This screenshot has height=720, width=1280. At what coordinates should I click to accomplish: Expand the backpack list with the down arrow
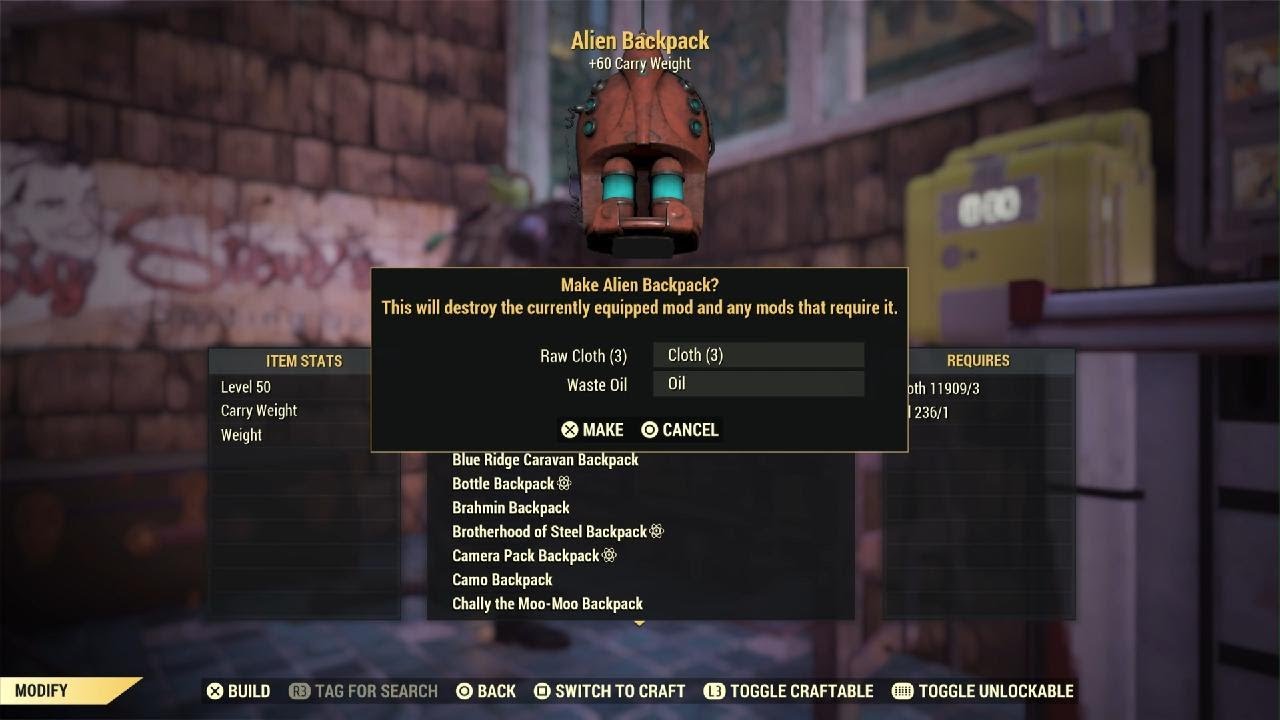pos(639,622)
